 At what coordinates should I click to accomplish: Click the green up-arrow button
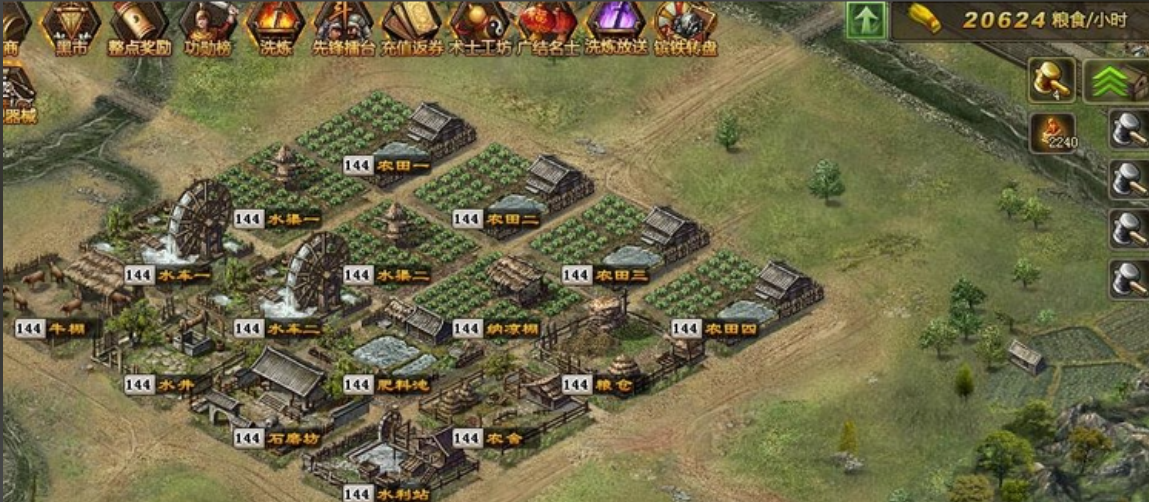pyautogui.click(x=866, y=20)
